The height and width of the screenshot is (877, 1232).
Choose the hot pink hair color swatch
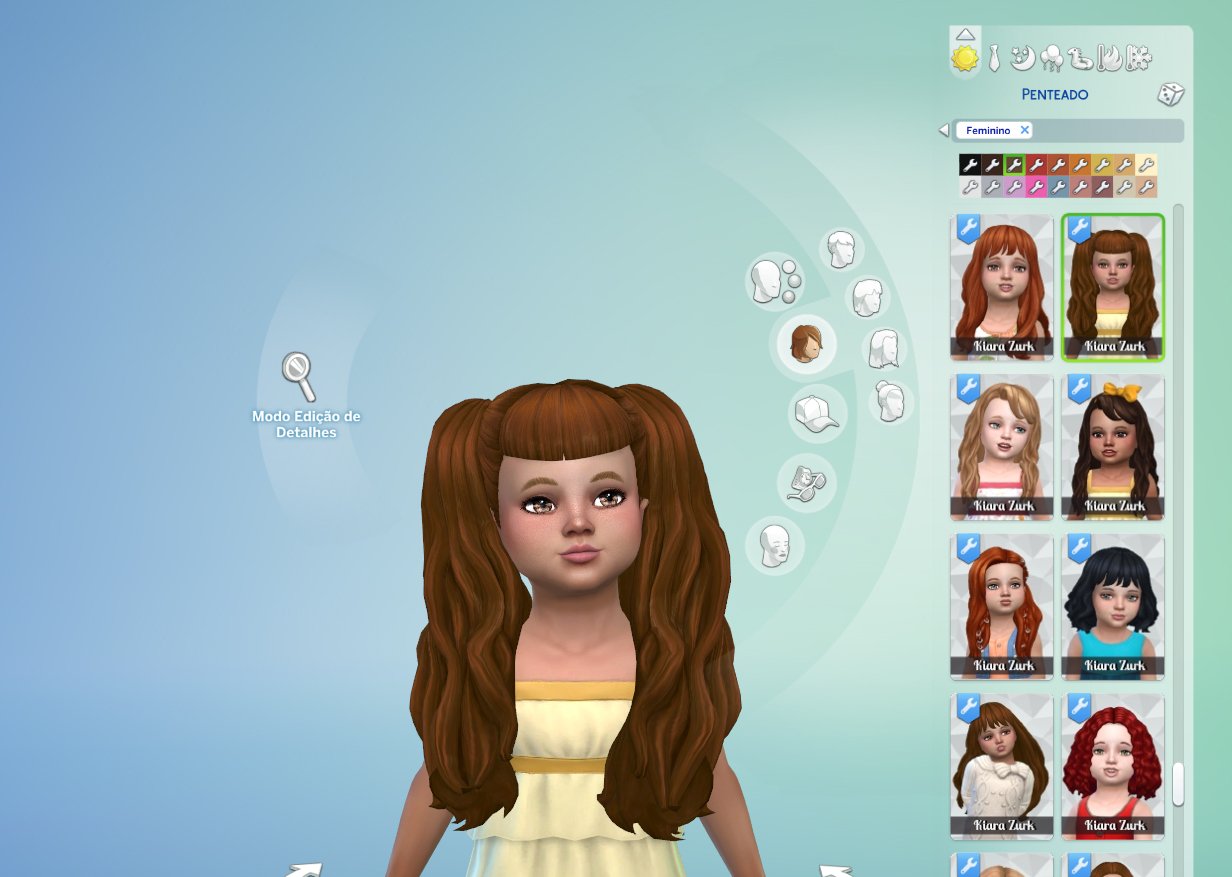(1036, 187)
